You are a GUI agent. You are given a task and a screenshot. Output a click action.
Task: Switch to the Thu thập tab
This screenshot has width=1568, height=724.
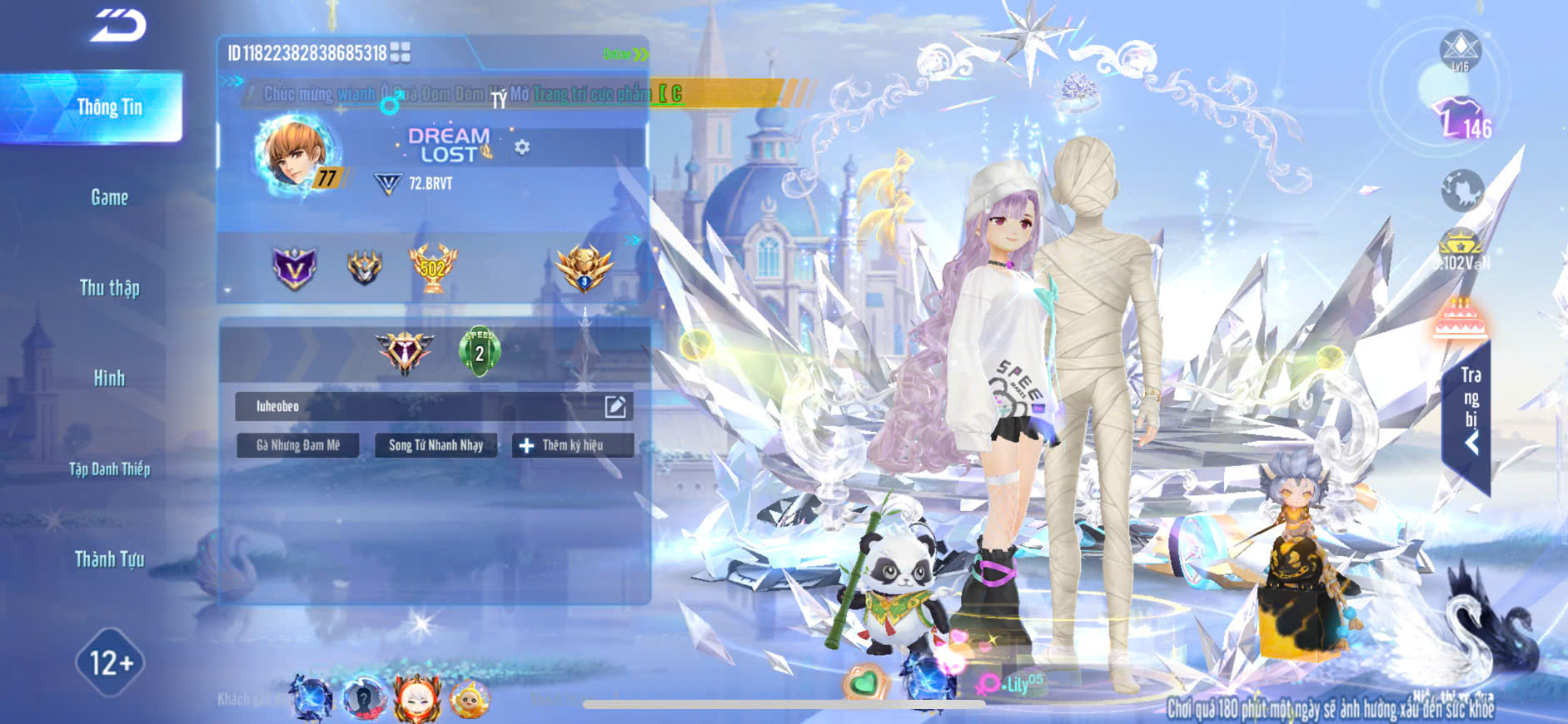pyautogui.click(x=109, y=288)
